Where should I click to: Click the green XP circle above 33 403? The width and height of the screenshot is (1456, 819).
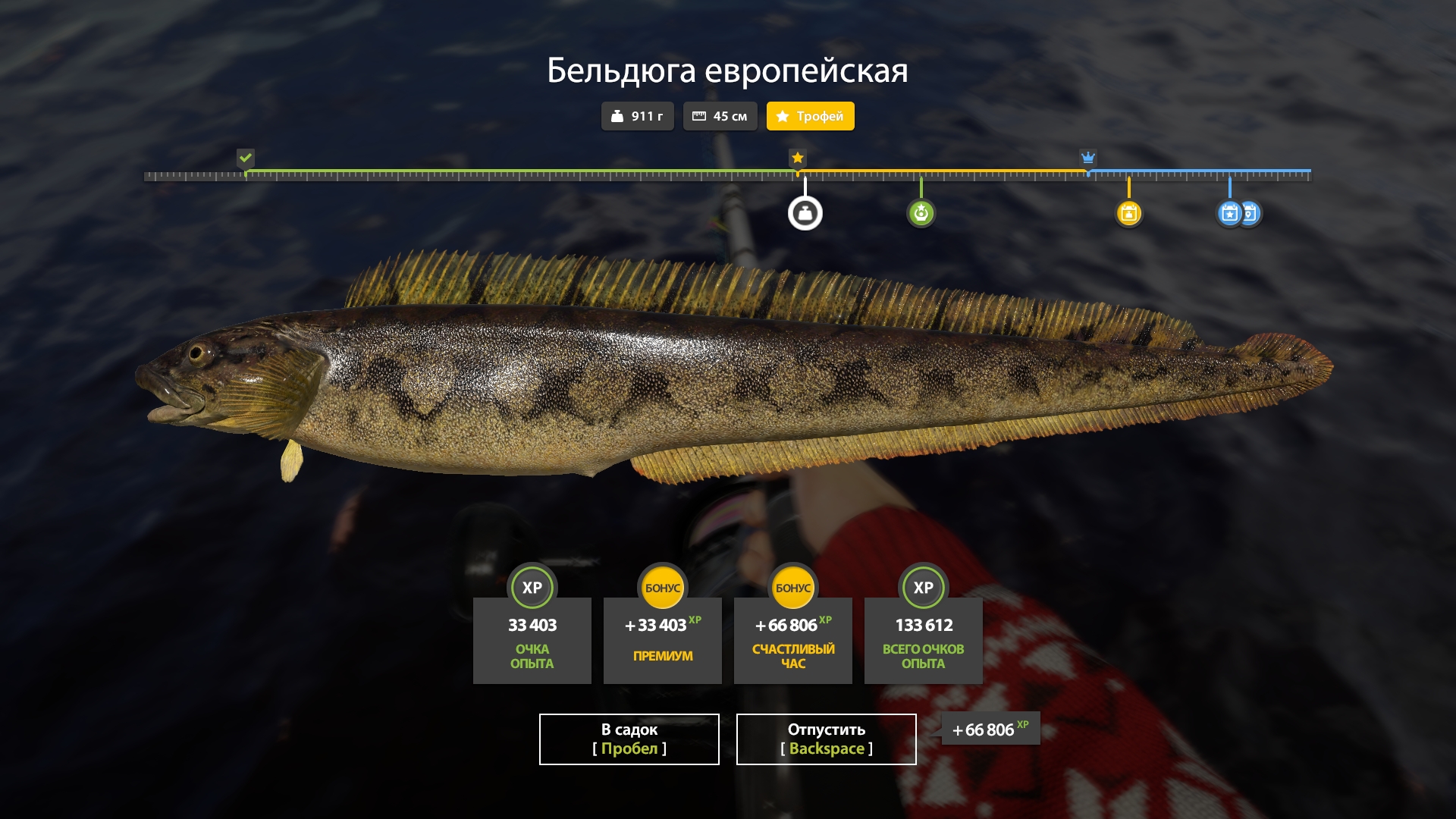[532, 587]
